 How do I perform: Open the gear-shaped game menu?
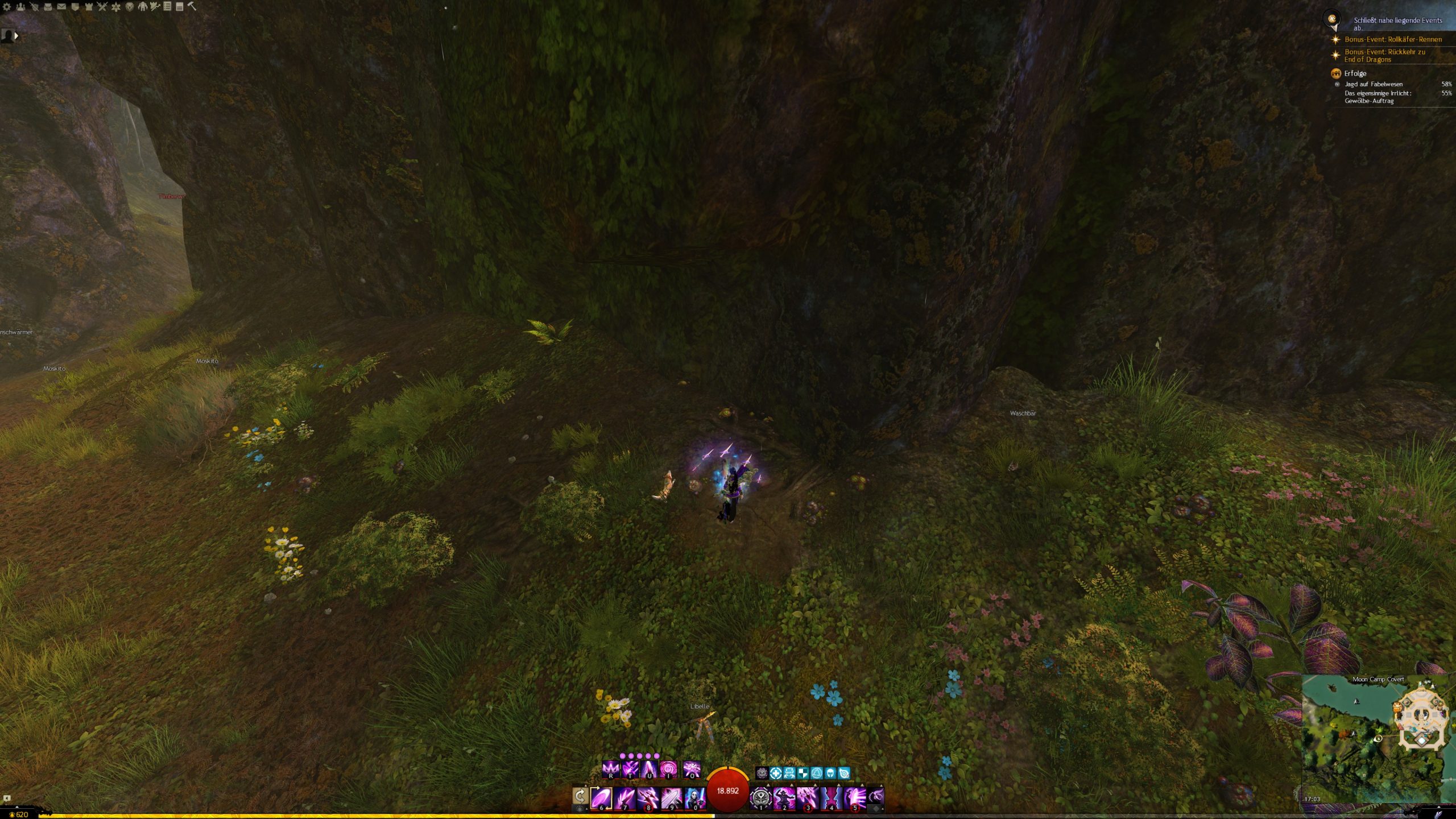[7, 7]
